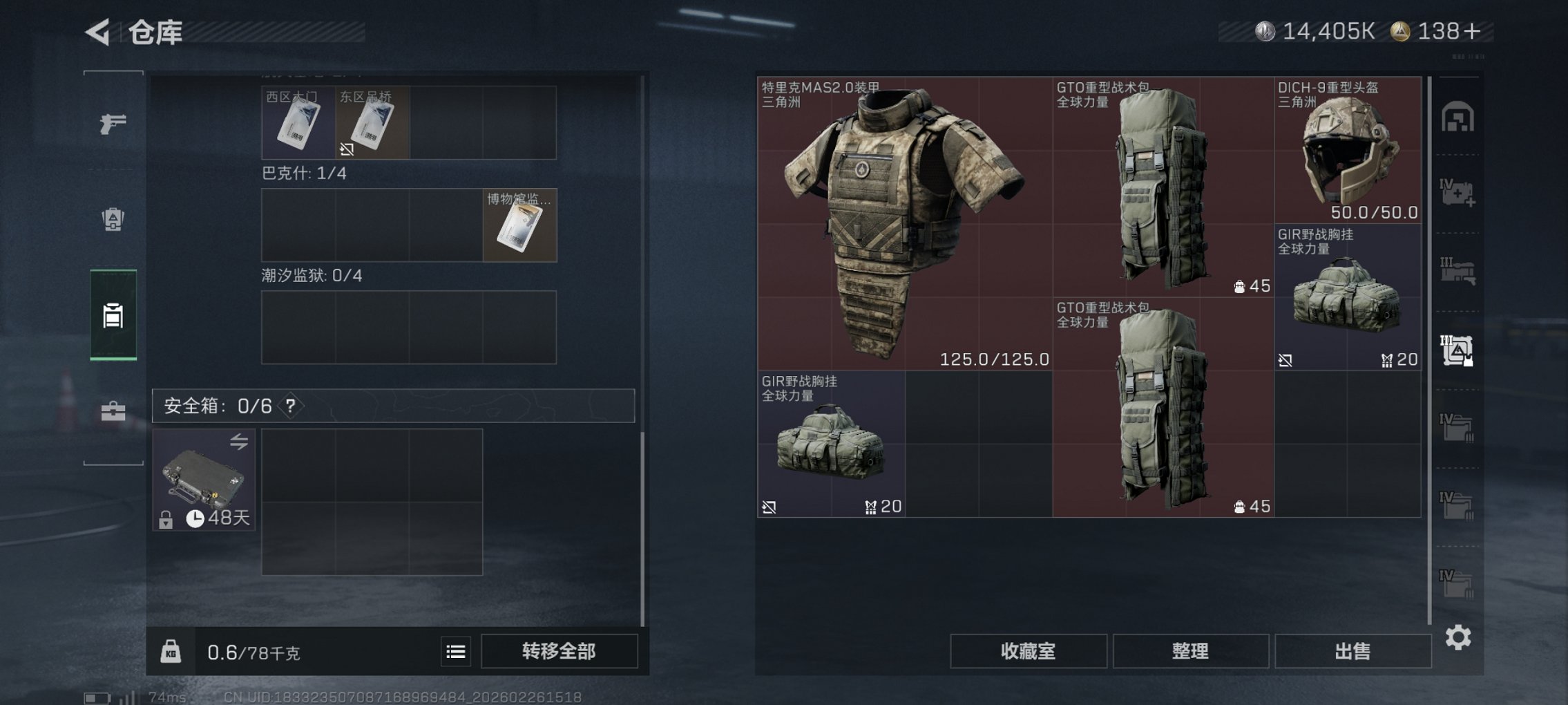Select the locked safe box with 48天 timer
Image resolution: width=1568 pixels, height=705 pixels.
coord(204,480)
